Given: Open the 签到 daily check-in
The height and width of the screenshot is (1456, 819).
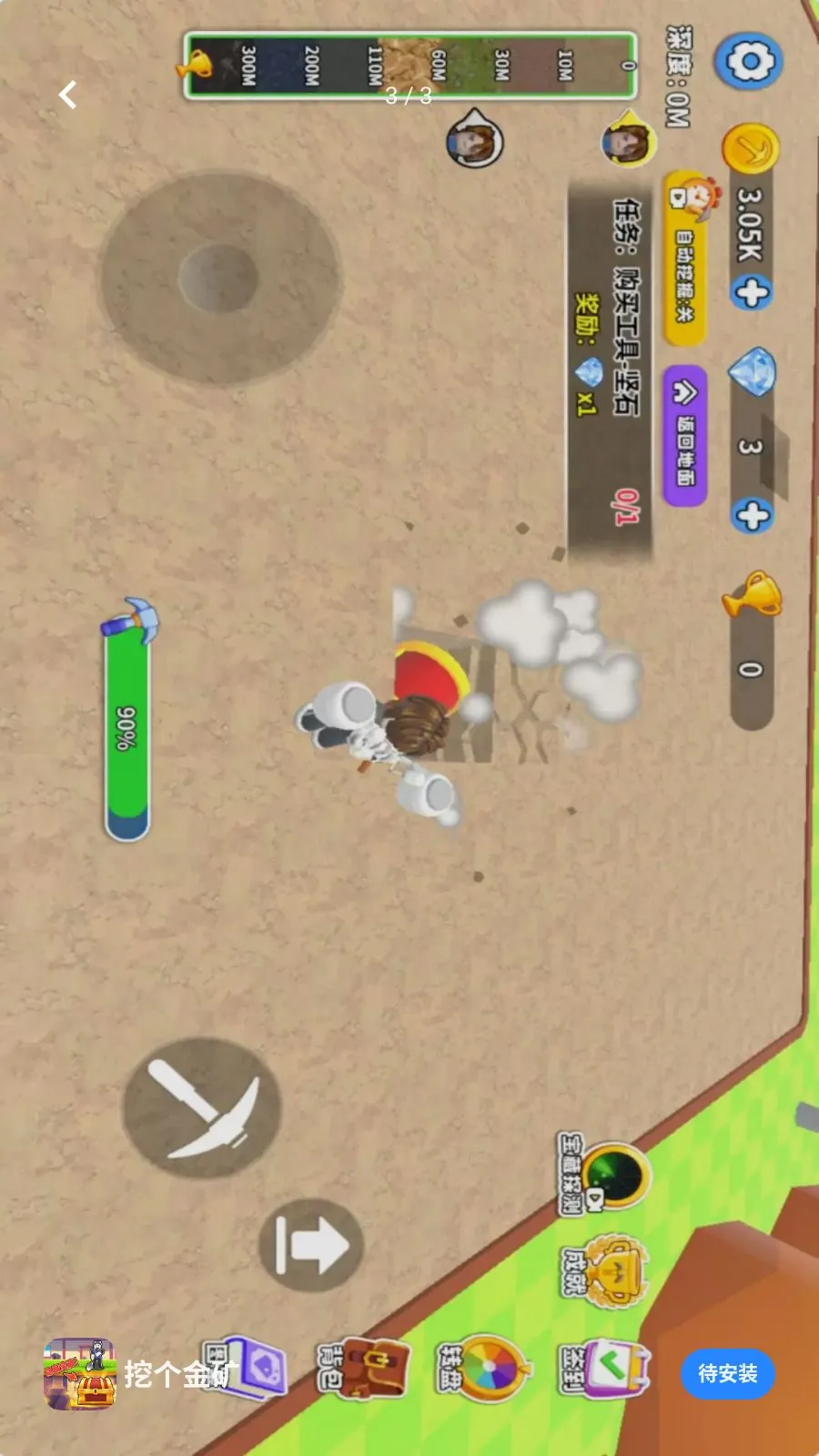Looking at the screenshot, I should point(607,1368).
